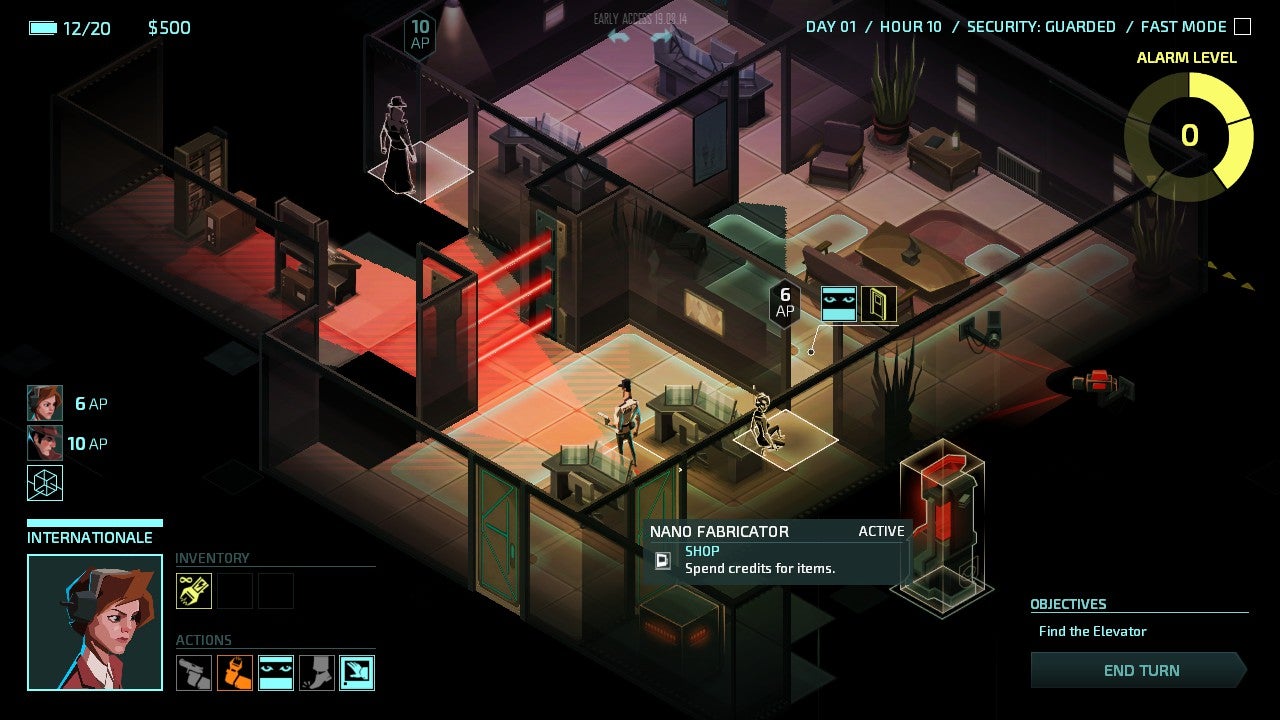Toggle the Fast Mode checkbox

[1242, 27]
